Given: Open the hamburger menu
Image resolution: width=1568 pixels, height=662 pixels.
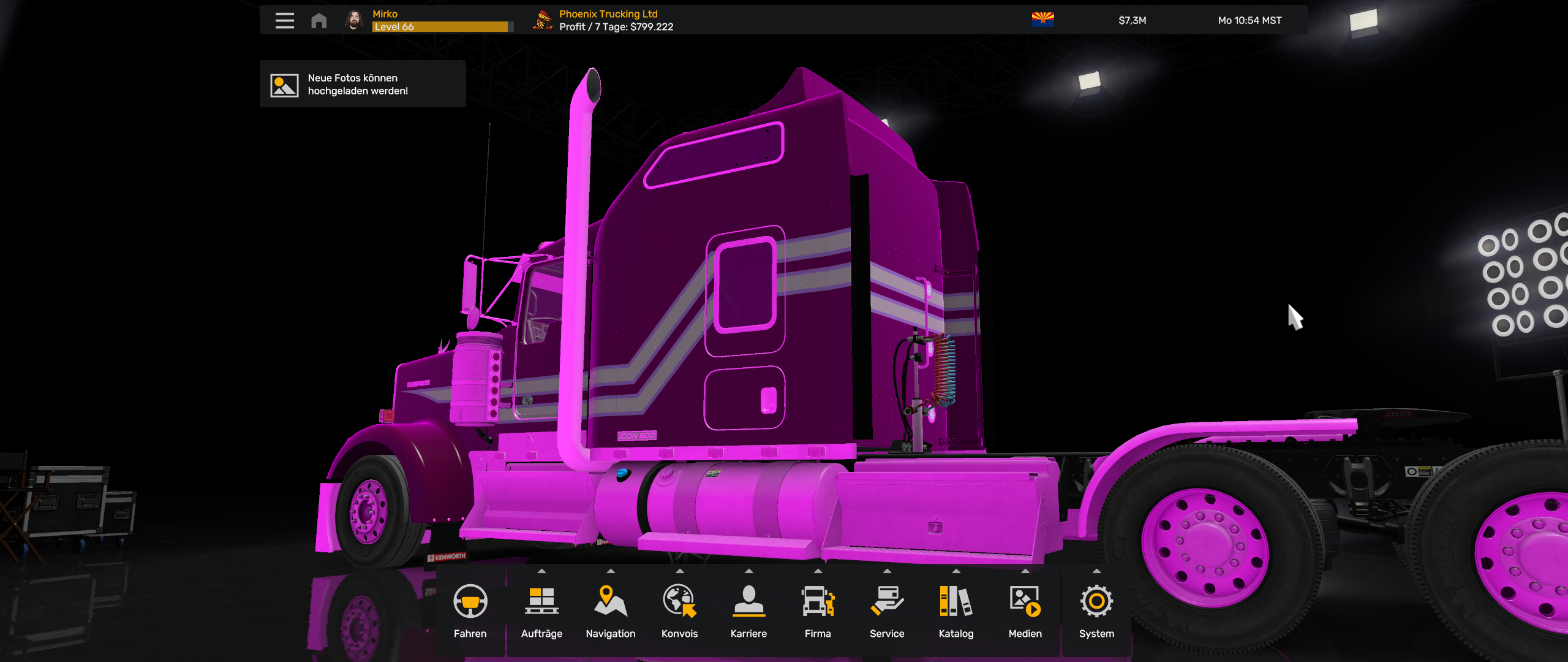Looking at the screenshot, I should (284, 20).
